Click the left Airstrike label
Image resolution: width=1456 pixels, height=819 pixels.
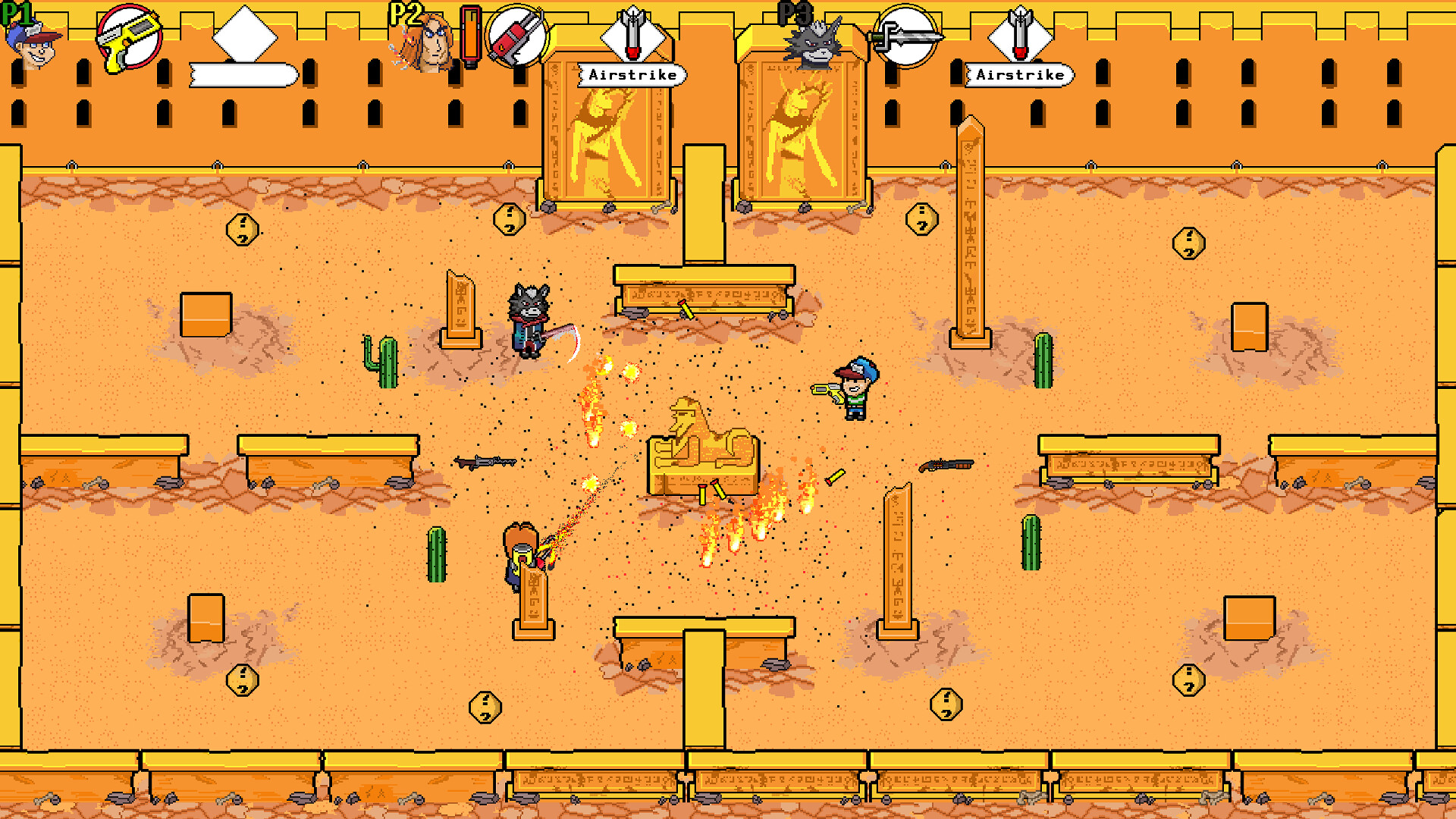click(x=634, y=75)
